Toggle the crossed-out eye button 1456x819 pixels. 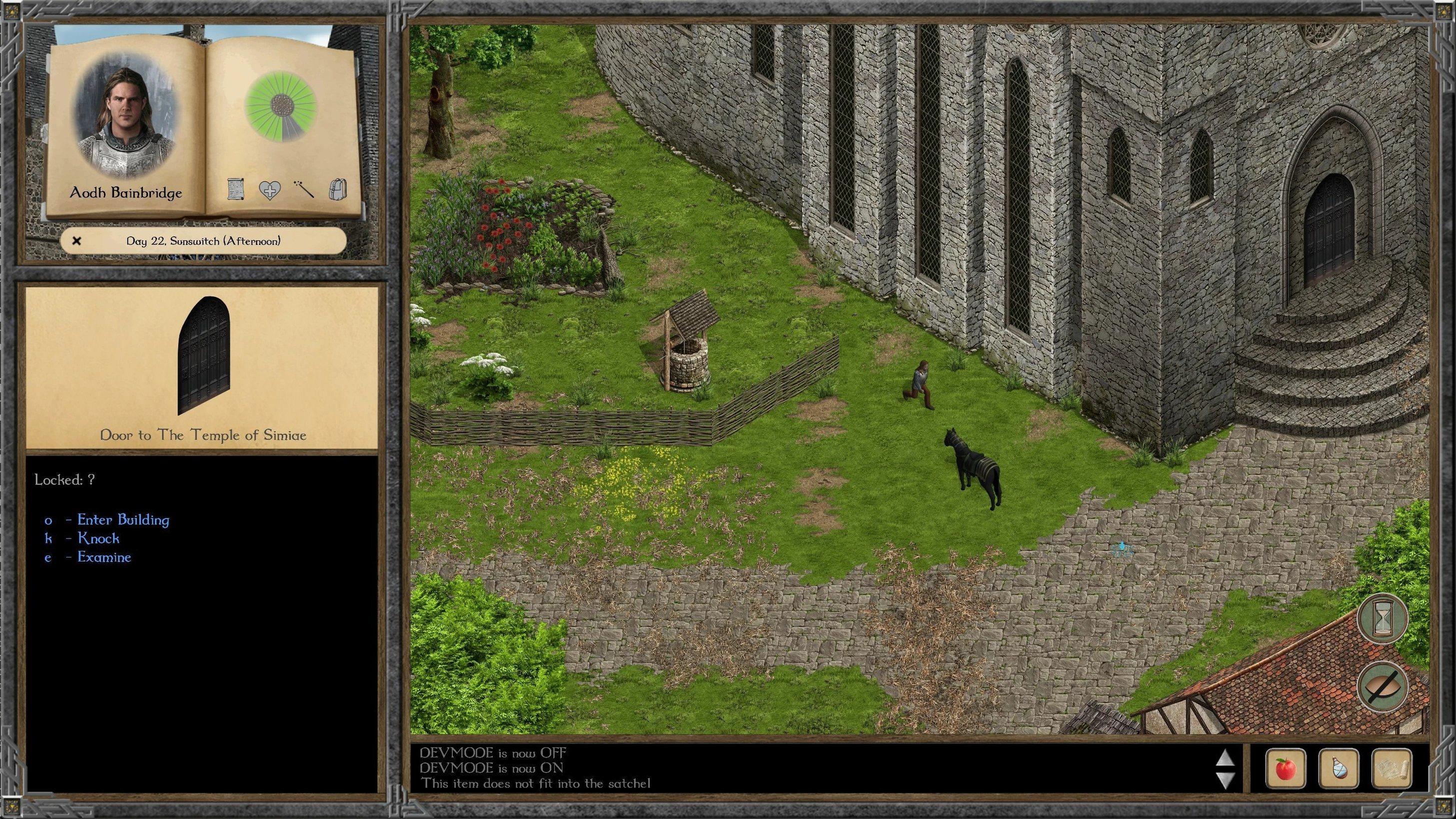coord(1383,686)
